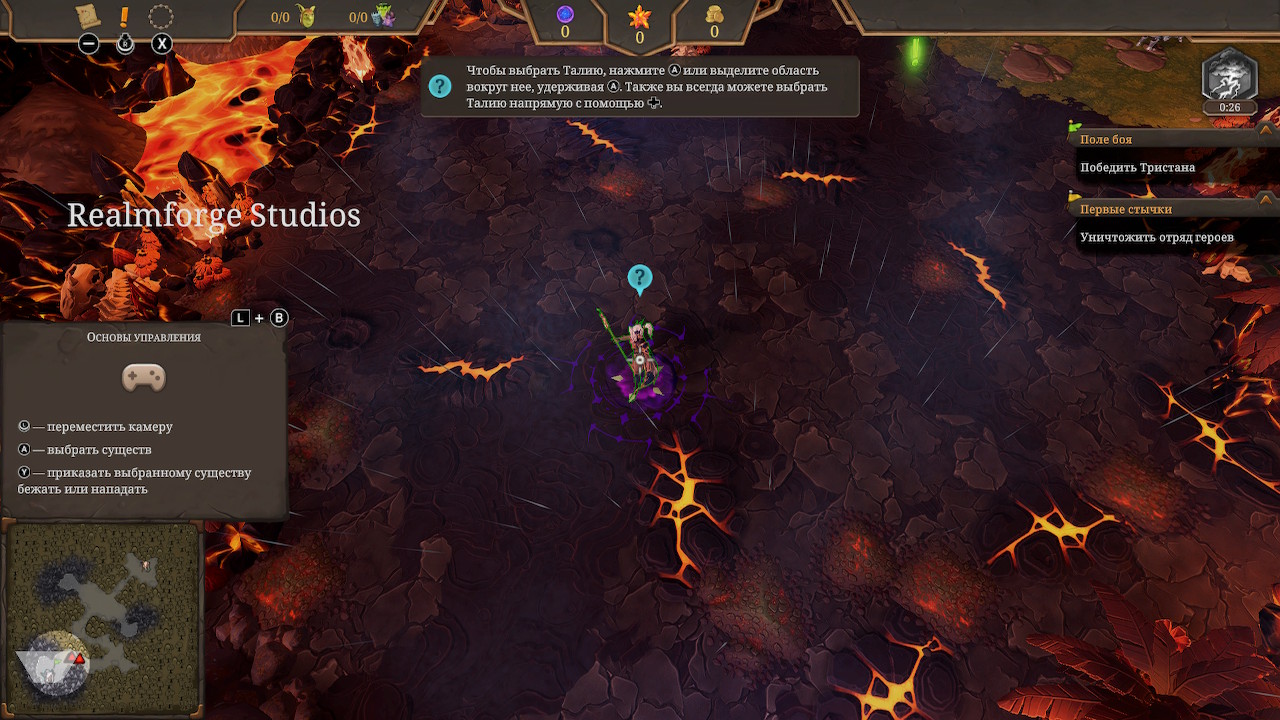Collapse the "Первые стычки" objective header
The width and height of the screenshot is (1280, 720).
click(x=1125, y=209)
